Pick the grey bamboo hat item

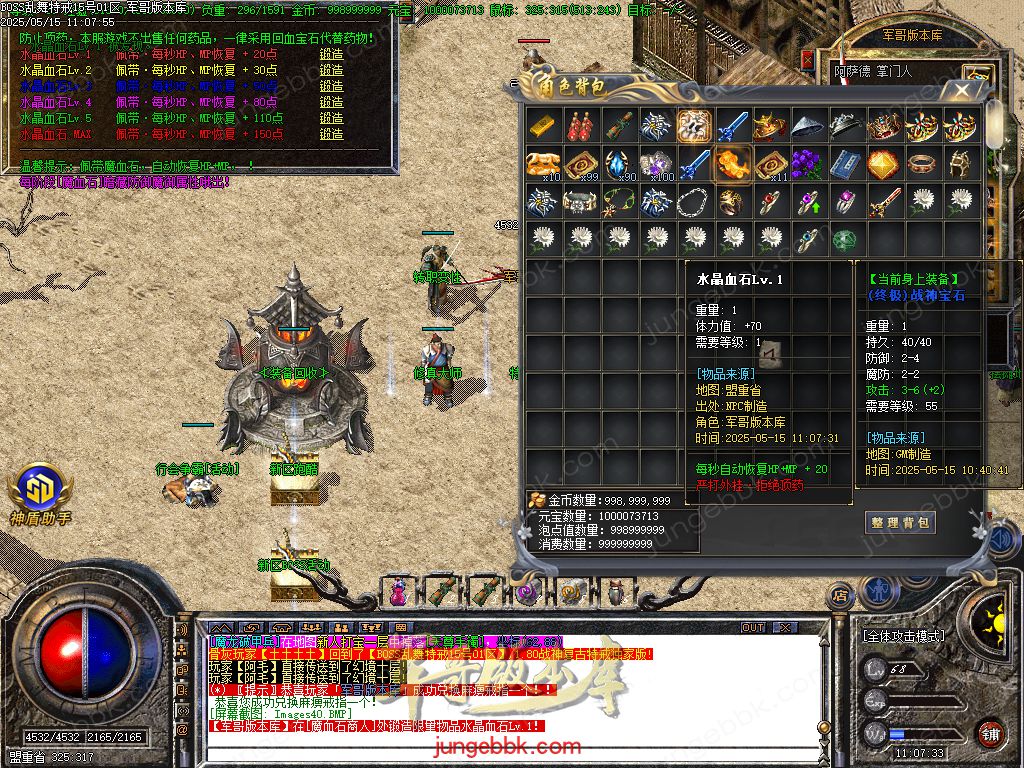[x=809, y=127]
